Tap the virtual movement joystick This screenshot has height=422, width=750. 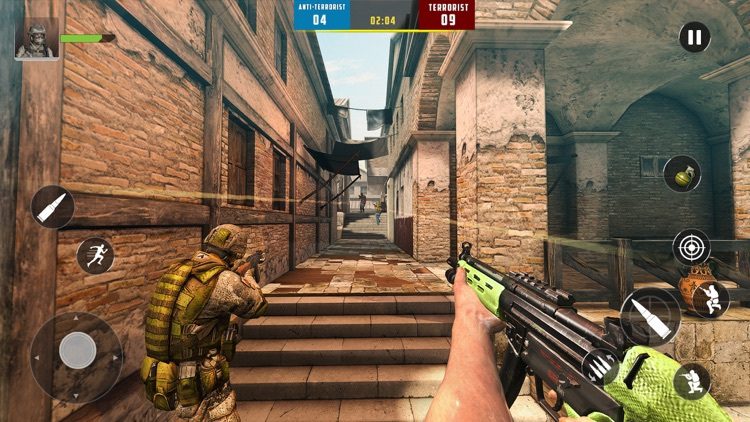tap(77, 351)
